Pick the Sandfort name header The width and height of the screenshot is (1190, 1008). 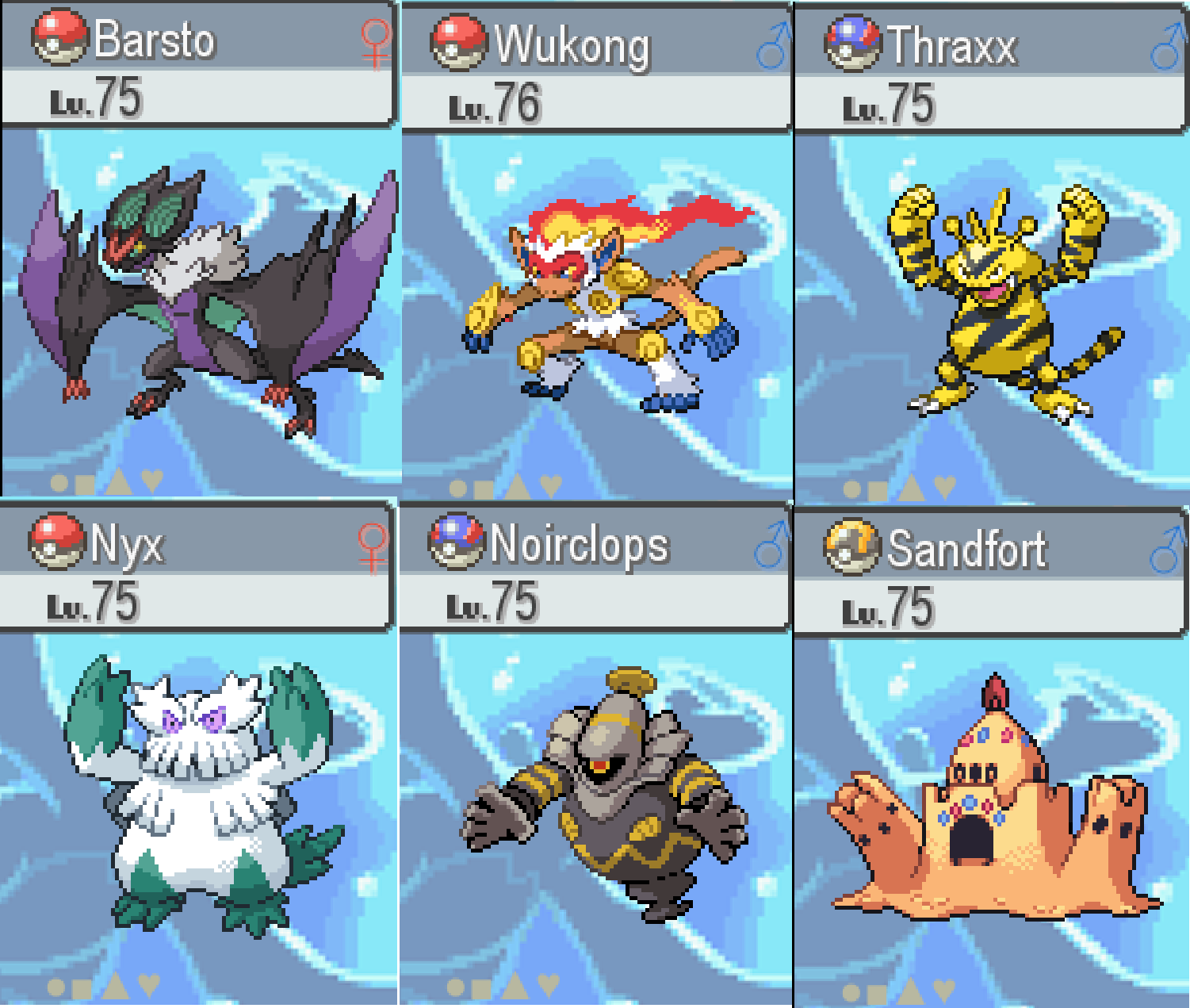[966, 549]
